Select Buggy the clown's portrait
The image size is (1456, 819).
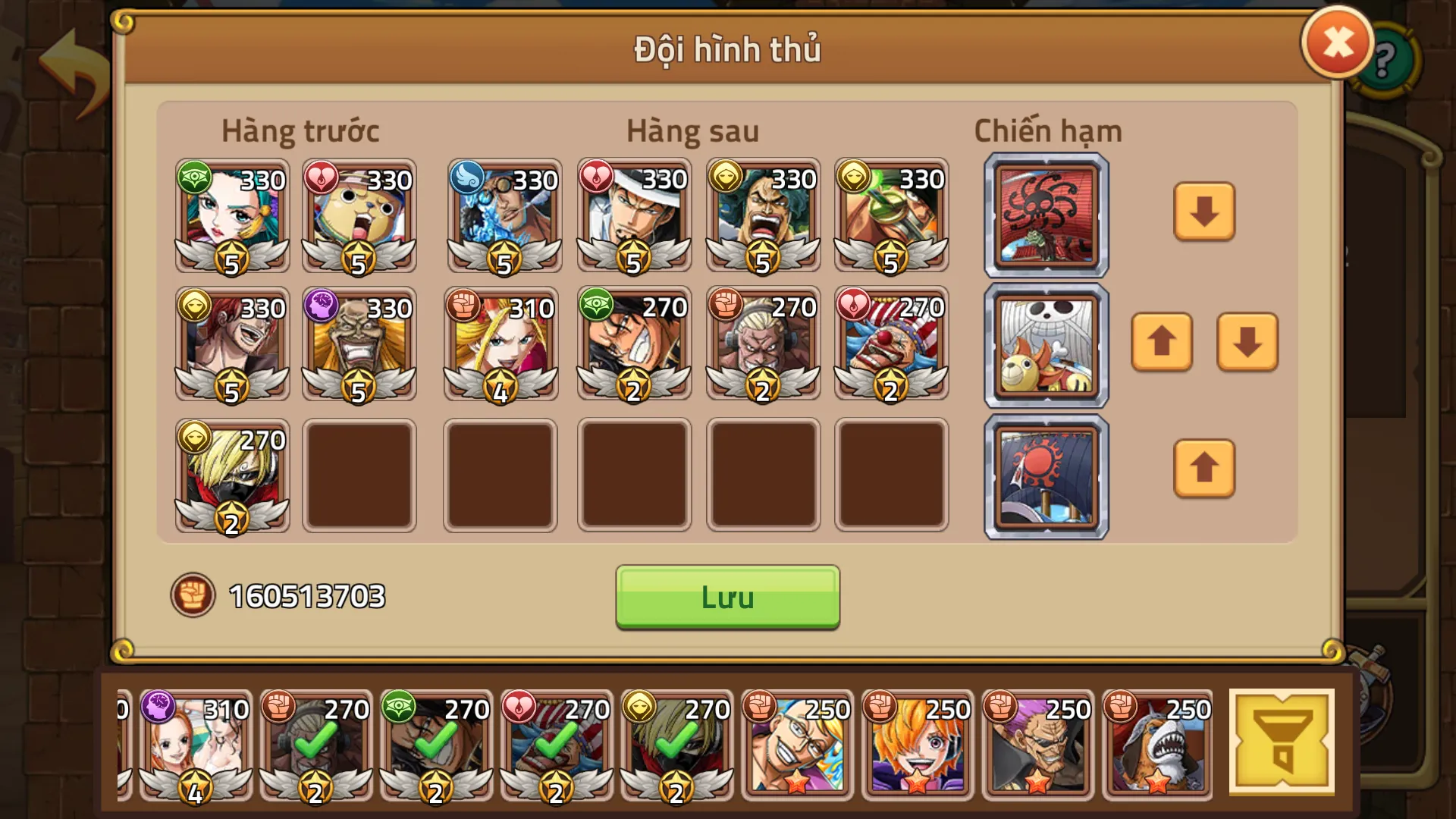(891, 345)
